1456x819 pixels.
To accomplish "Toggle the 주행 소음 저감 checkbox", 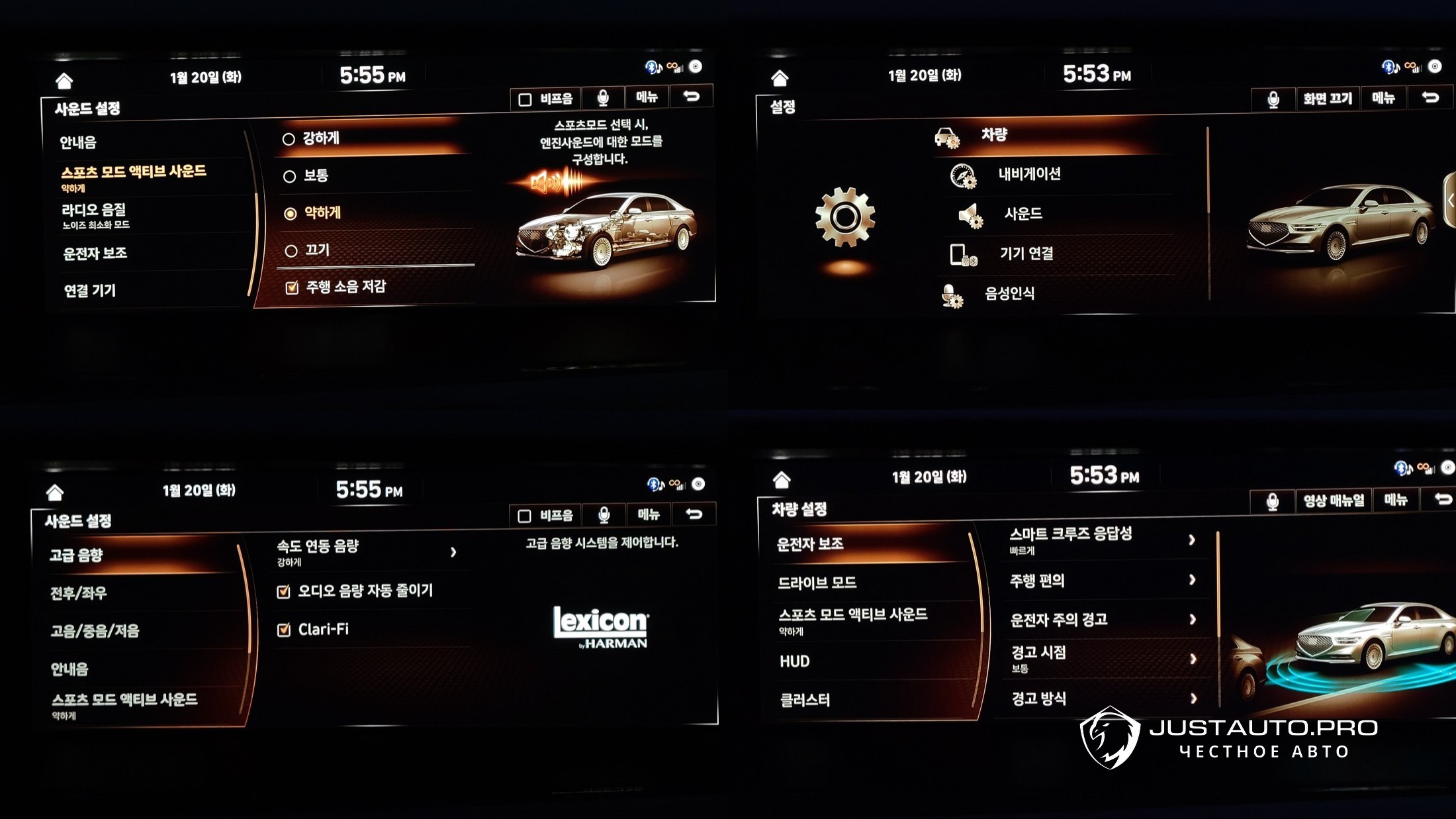I will point(292,287).
